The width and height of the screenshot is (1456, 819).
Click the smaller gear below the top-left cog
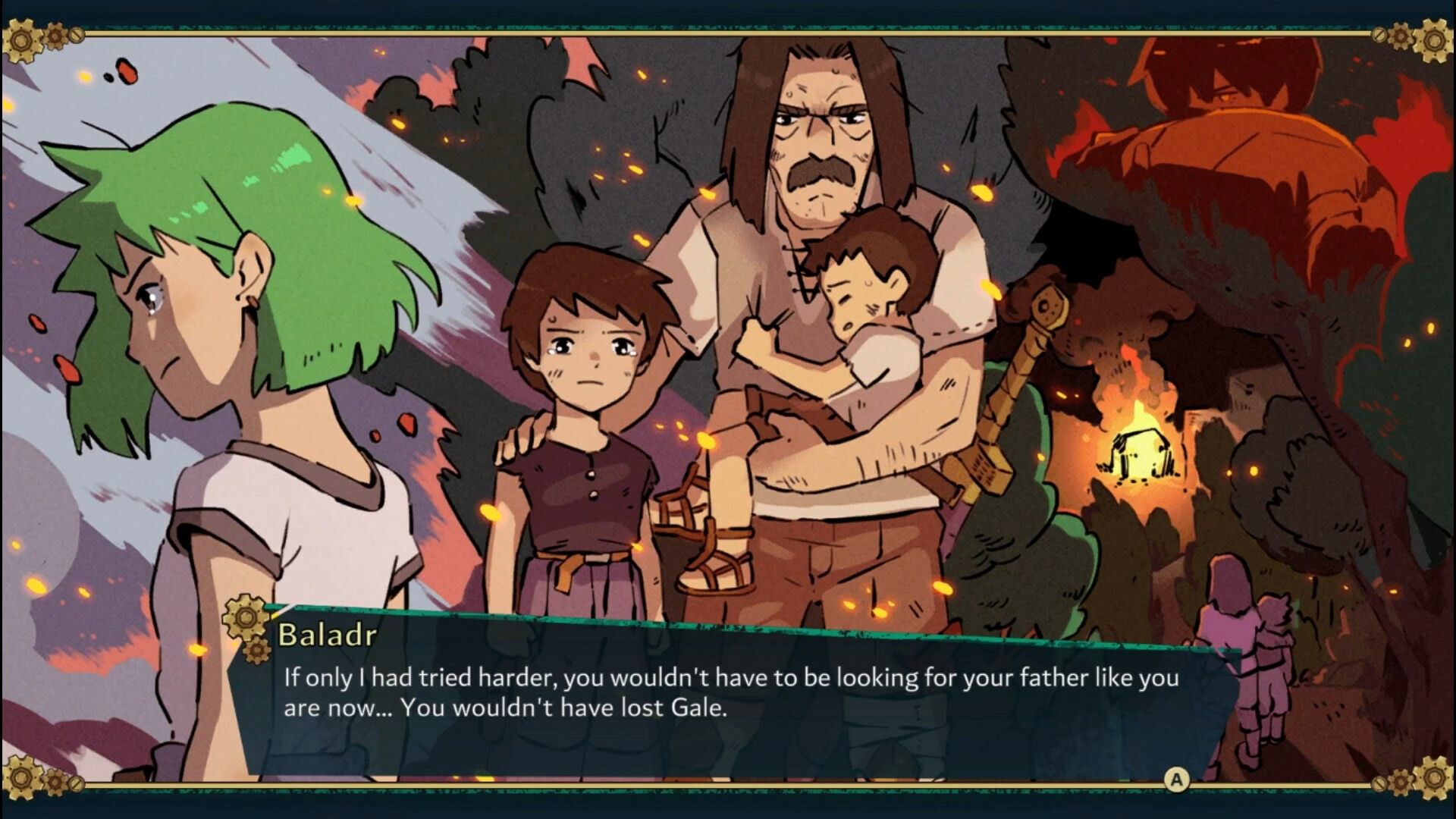55,36
